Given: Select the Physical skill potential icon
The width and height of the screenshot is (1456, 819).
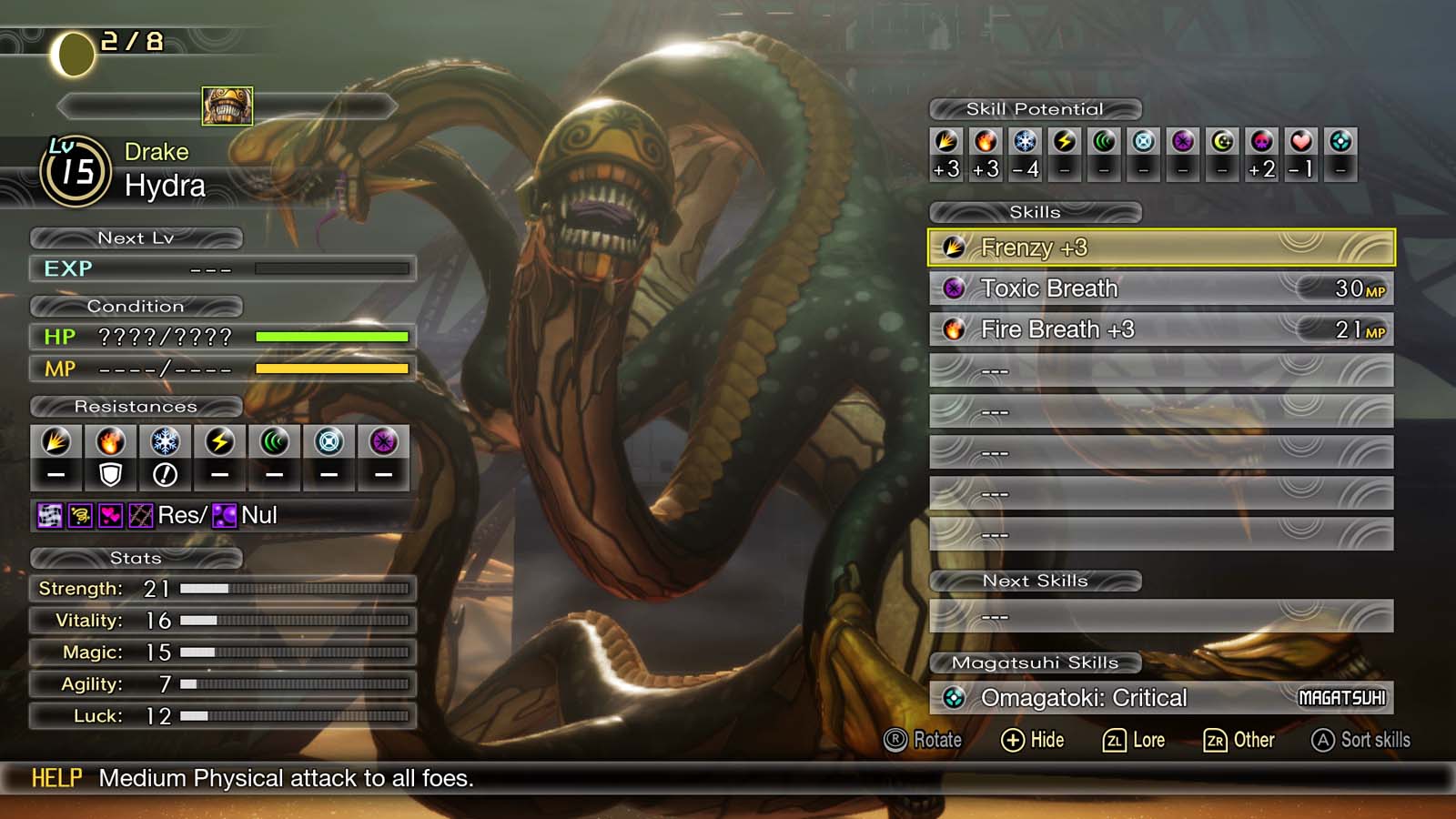Looking at the screenshot, I should click(945, 142).
